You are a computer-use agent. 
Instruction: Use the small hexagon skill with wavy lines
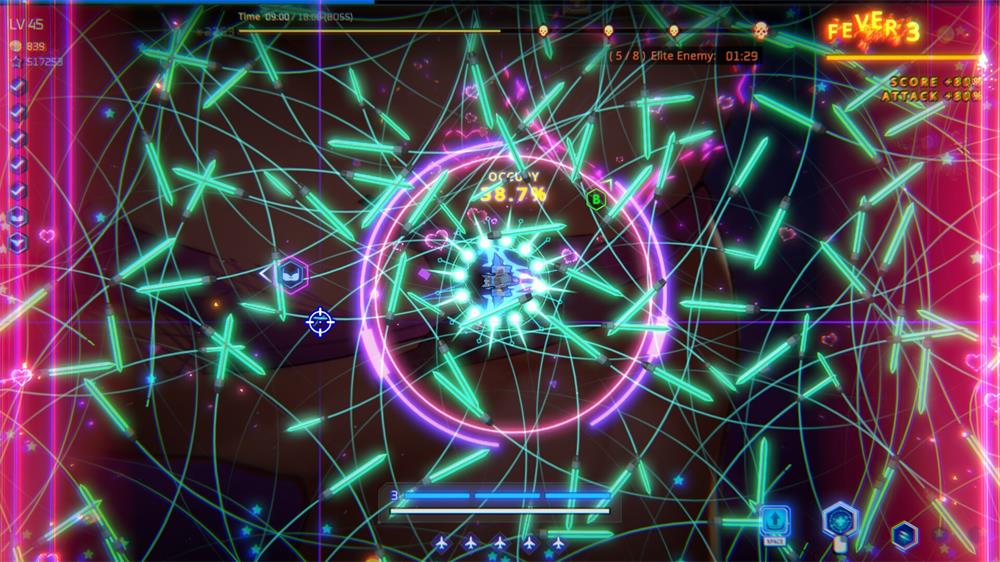[904, 534]
